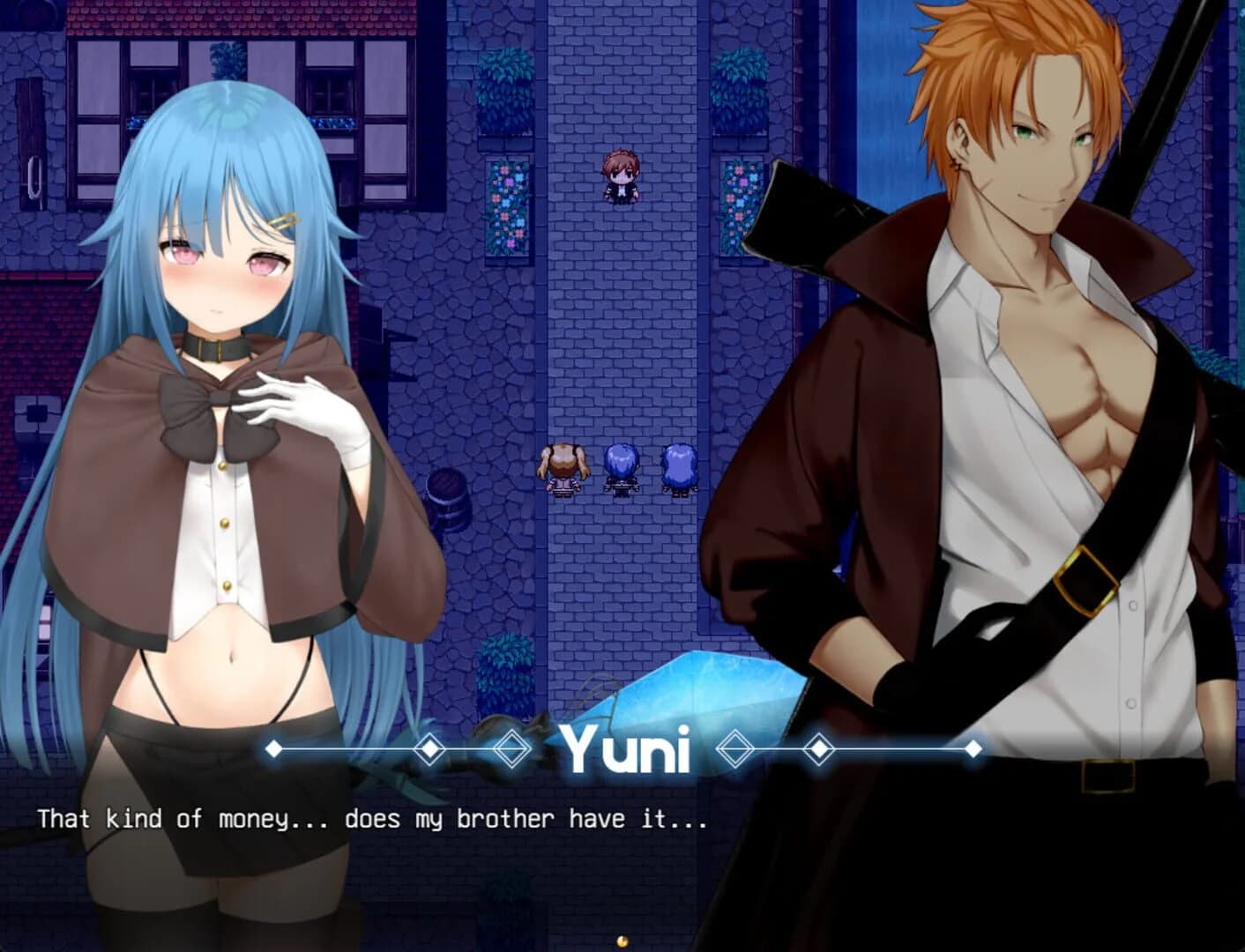Click the dialogue text about brother's money
This screenshot has height=952, width=1245.
click(x=370, y=820)
